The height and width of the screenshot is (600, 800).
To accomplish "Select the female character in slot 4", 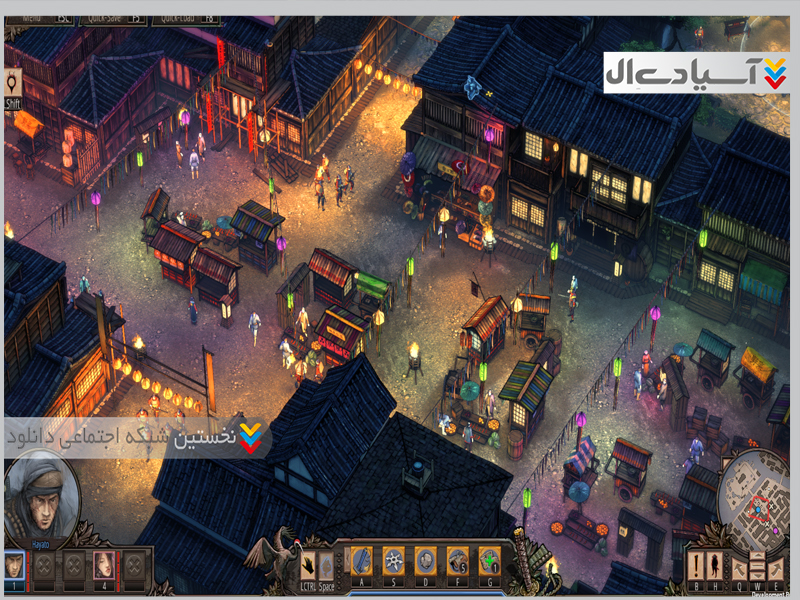I will pyautogui.click(x=103, y=565).
